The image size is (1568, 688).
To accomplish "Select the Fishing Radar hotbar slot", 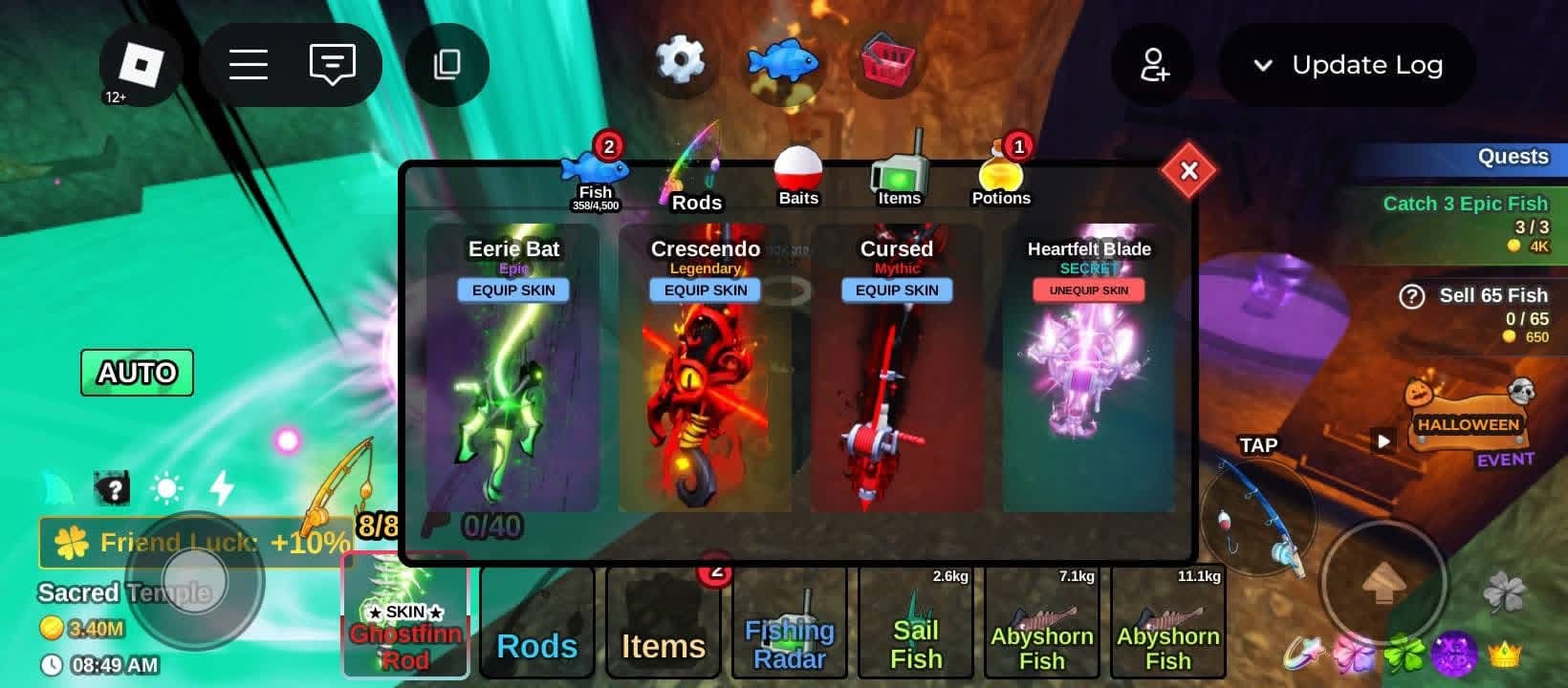I will pos(789,622).
